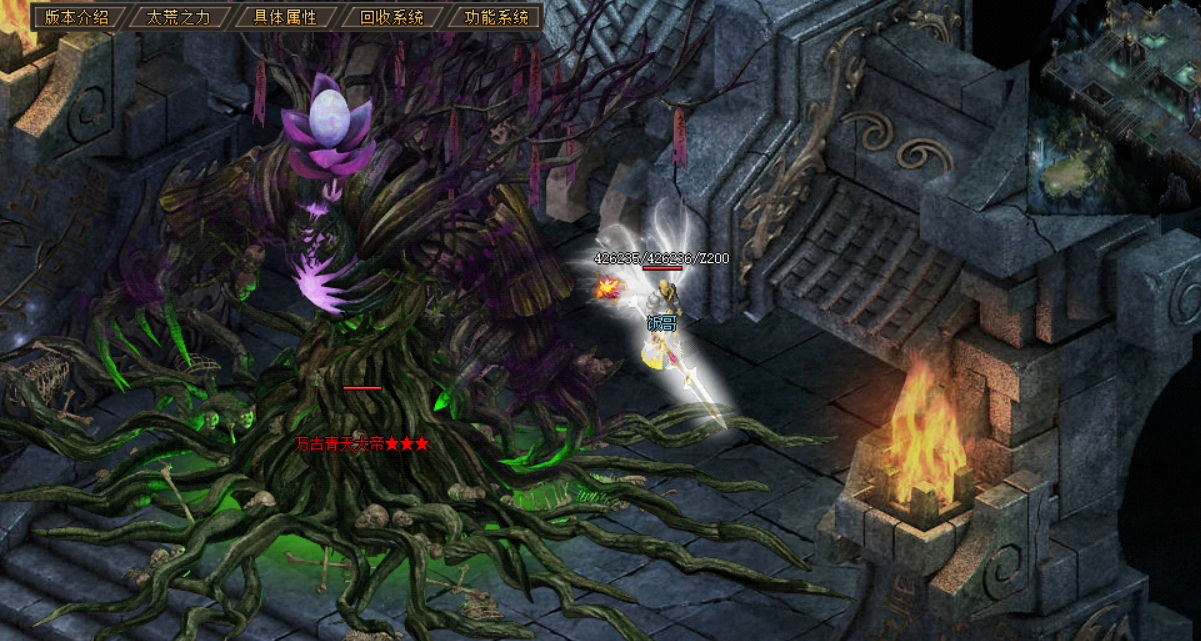Screen dimensions: 1201x641
Task: Open the 回收系统 menu
Action: click(391, 17)
